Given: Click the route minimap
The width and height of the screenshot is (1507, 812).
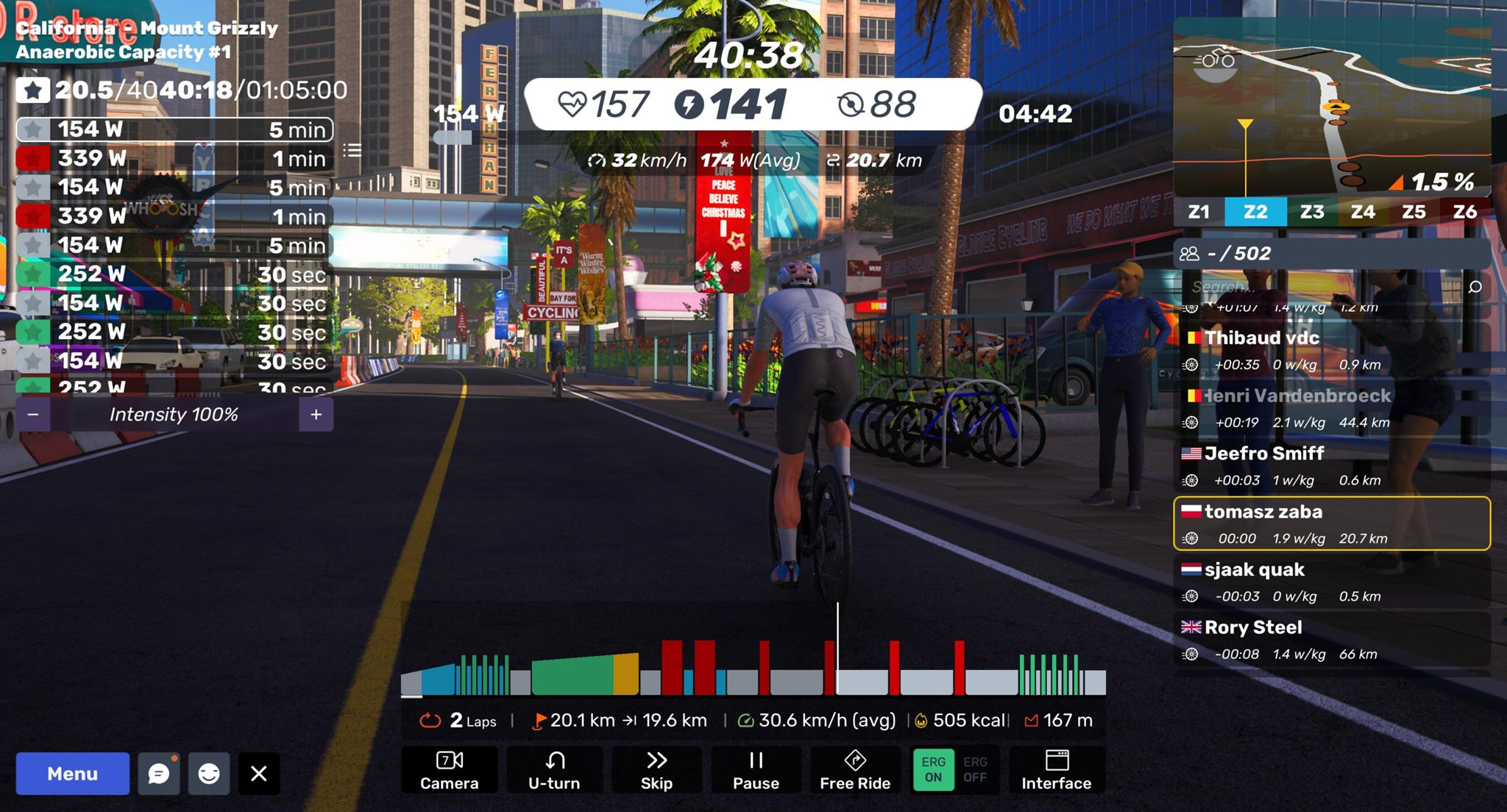Looking at the screenshot, I should pos(1332,110).
